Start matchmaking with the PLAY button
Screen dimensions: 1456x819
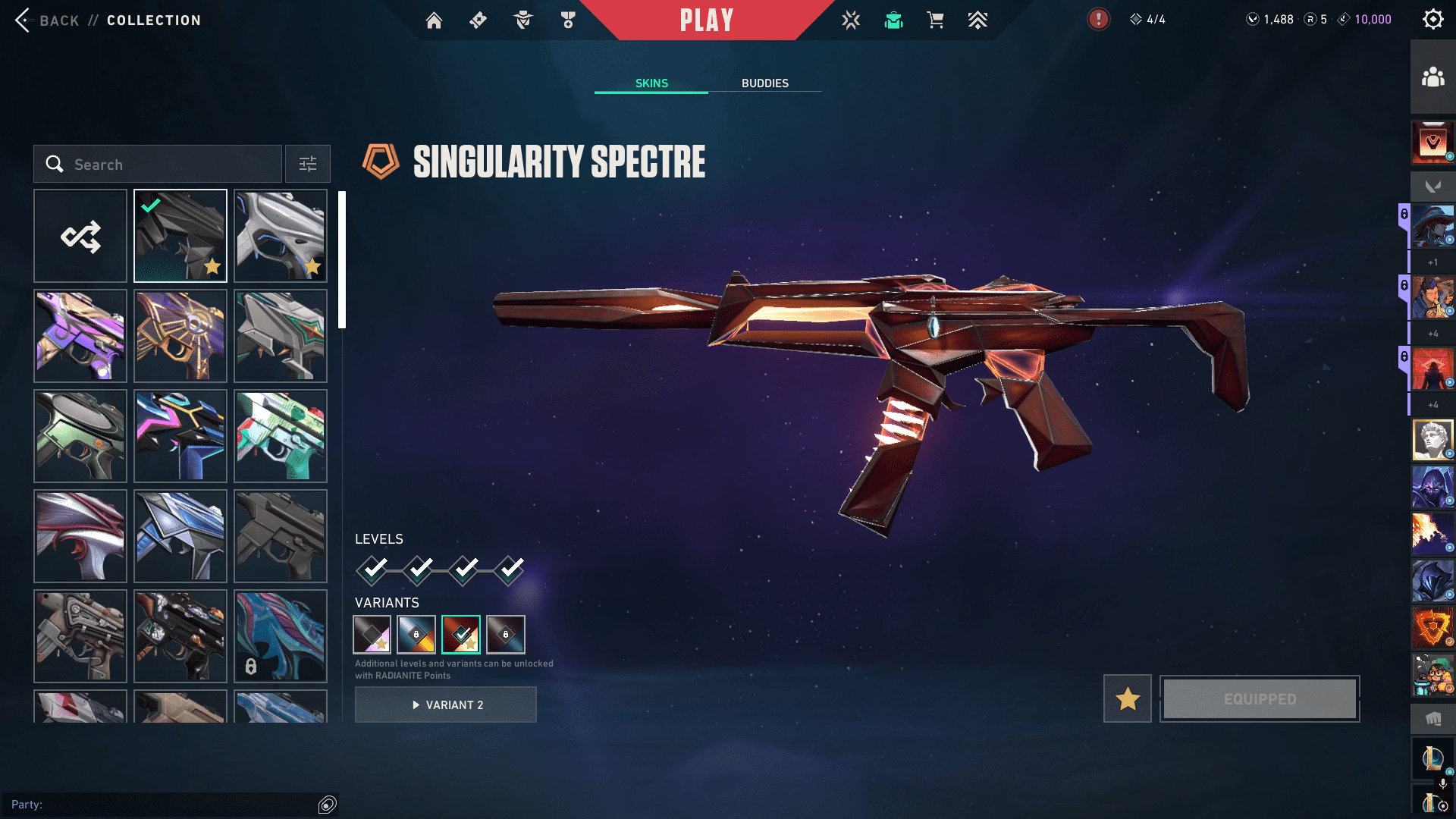pos(706,20)
